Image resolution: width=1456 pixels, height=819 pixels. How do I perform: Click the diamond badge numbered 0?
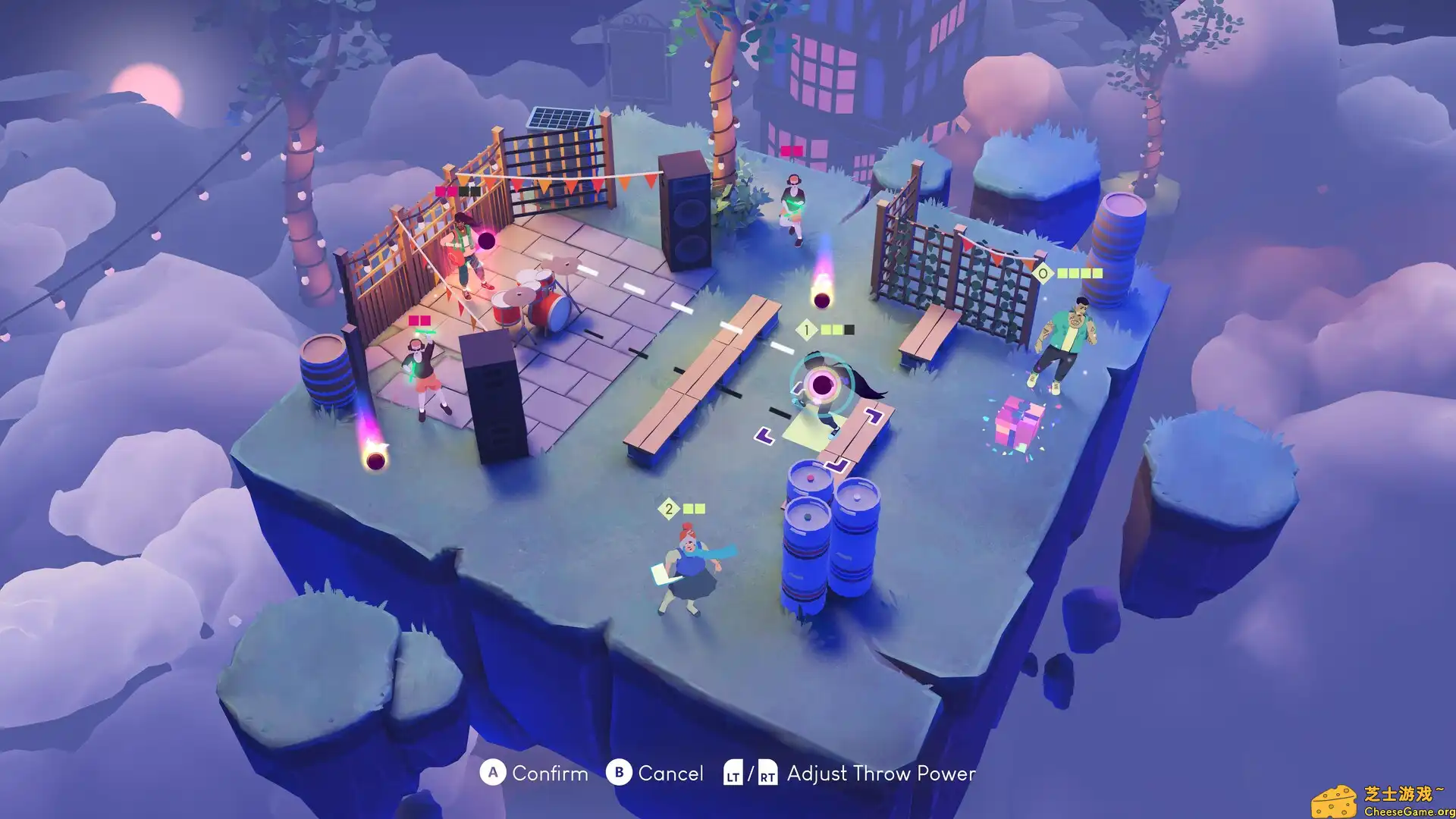[x=1042, y=272]
